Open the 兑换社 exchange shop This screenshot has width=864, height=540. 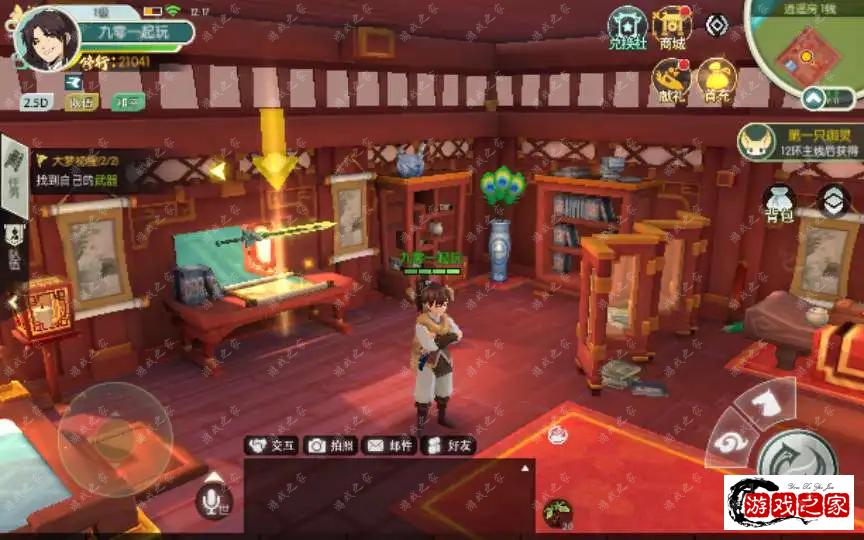pyautogui.click(x=629, y=27)
